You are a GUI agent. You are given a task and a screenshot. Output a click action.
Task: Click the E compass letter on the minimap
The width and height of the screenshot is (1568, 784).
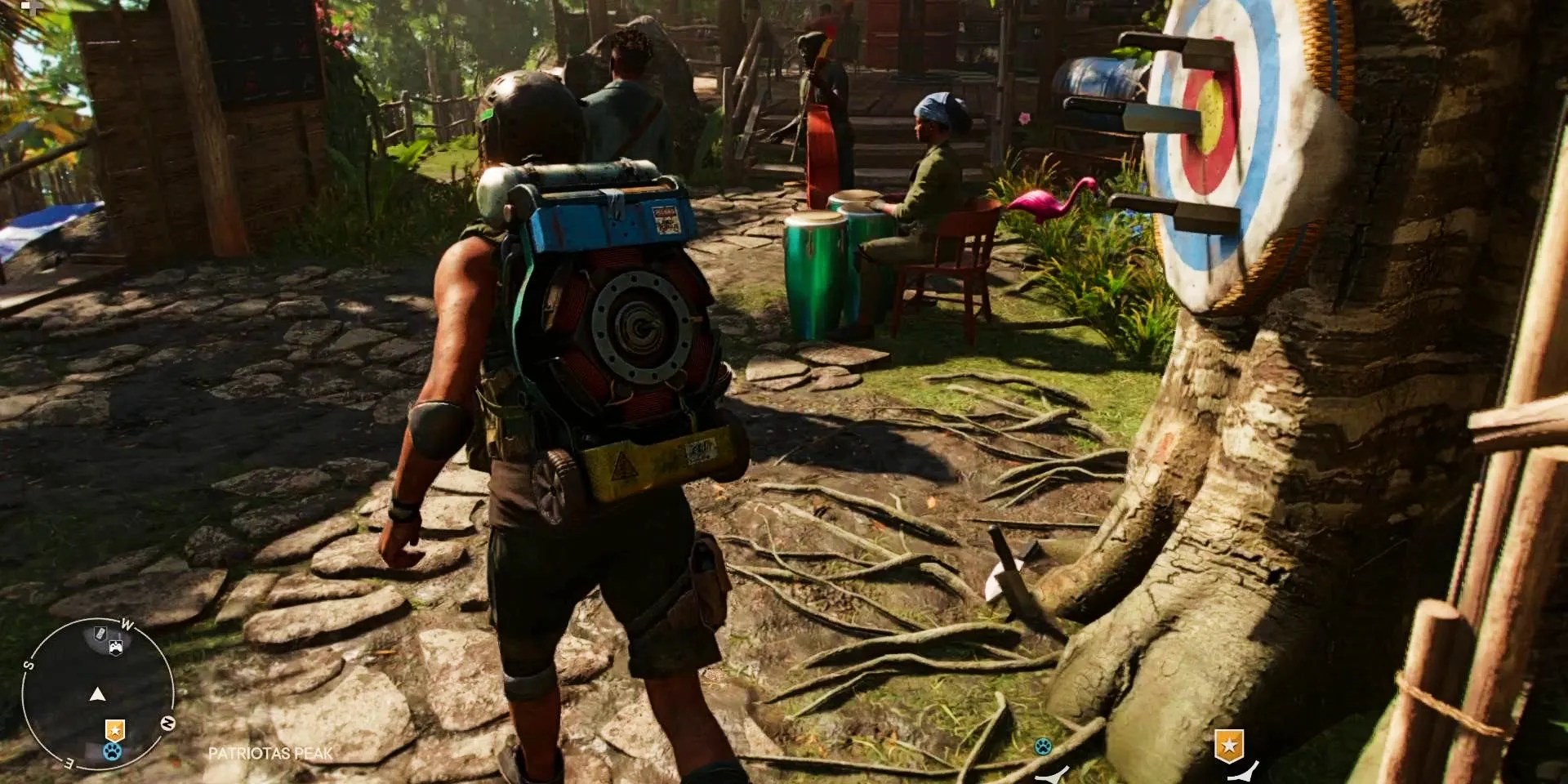click(69, 764)
